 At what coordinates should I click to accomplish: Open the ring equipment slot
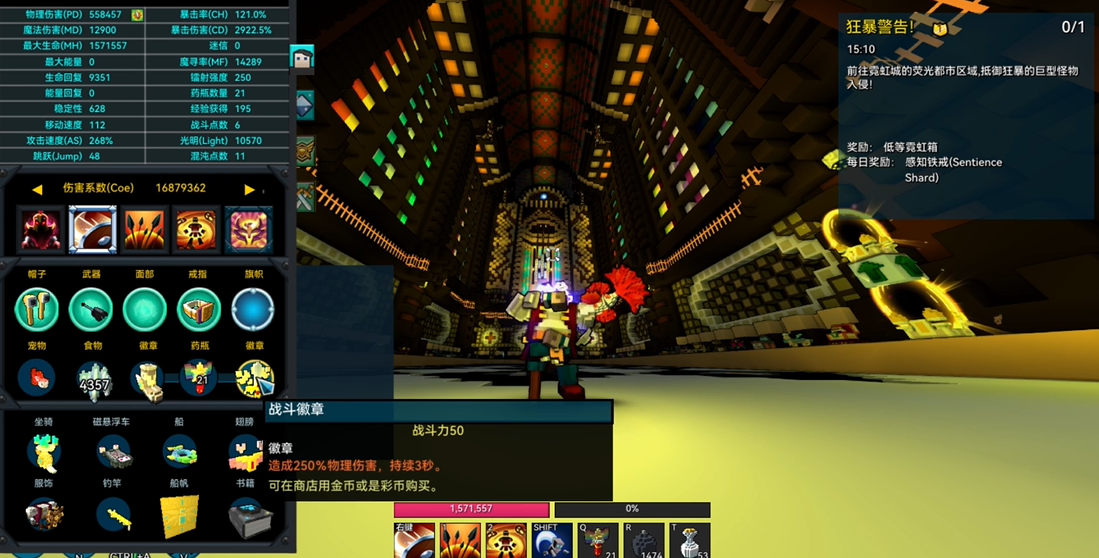click(x=199, y=309)
